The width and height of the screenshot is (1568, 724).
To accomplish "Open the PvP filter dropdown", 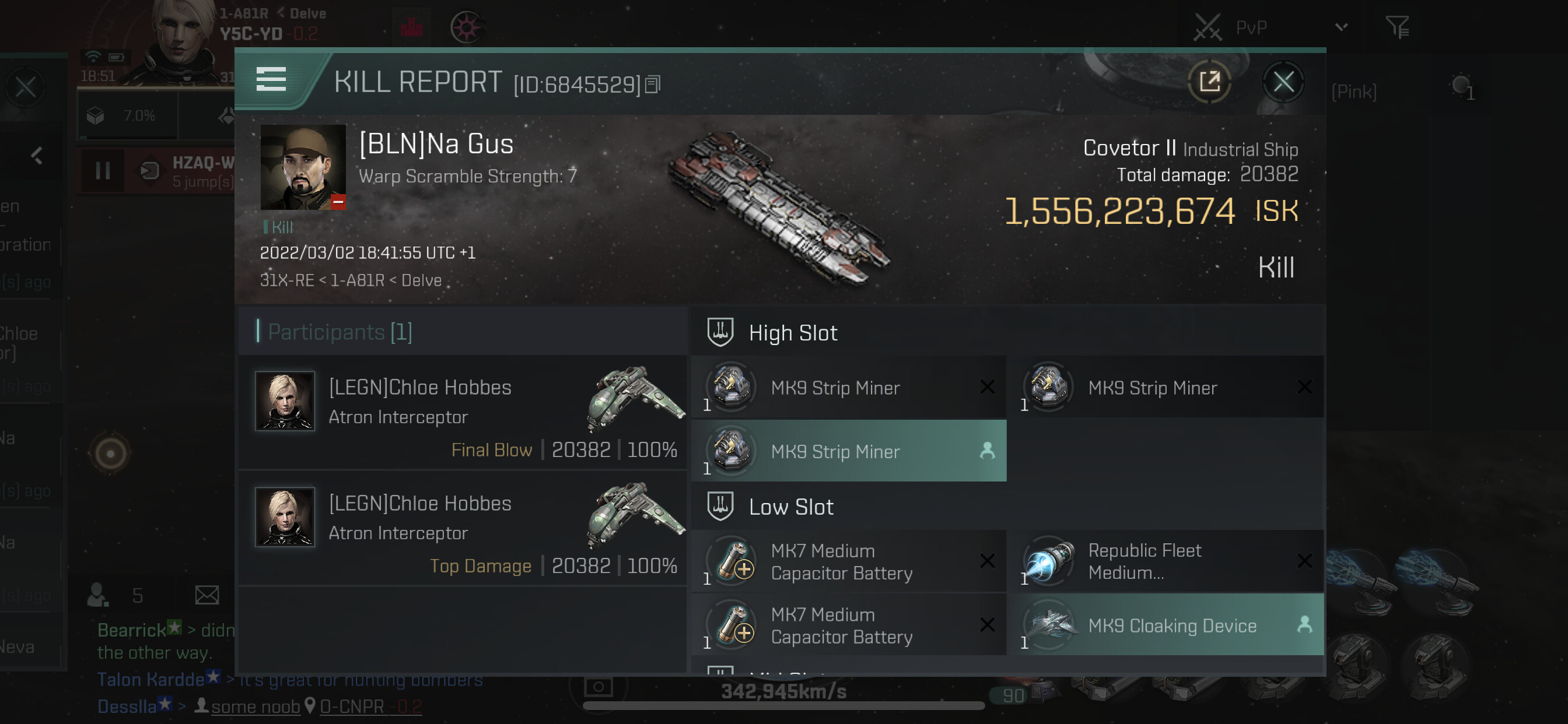I will coord(1342,27).
